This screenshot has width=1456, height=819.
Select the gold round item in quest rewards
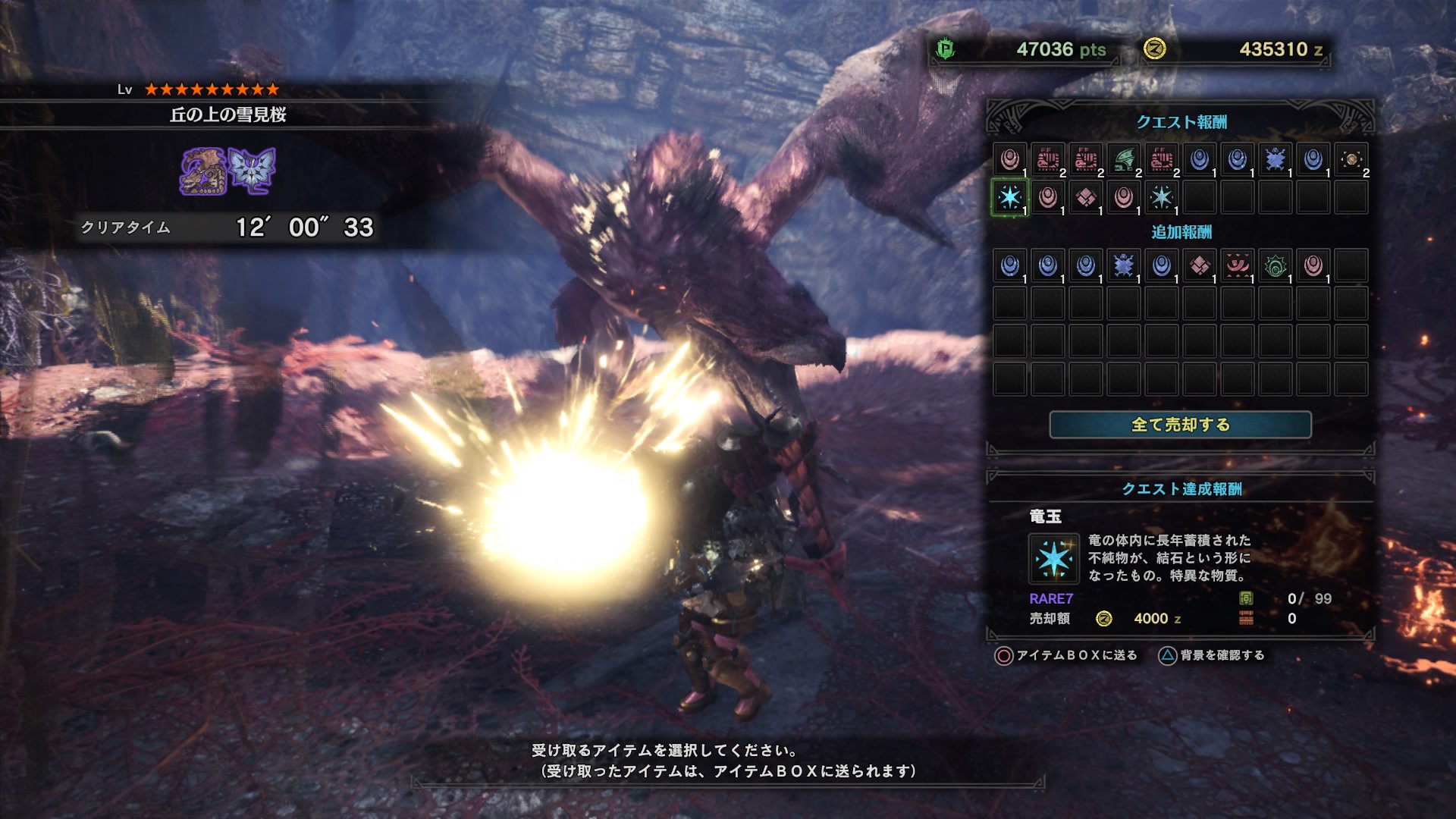coord(1351,160)
